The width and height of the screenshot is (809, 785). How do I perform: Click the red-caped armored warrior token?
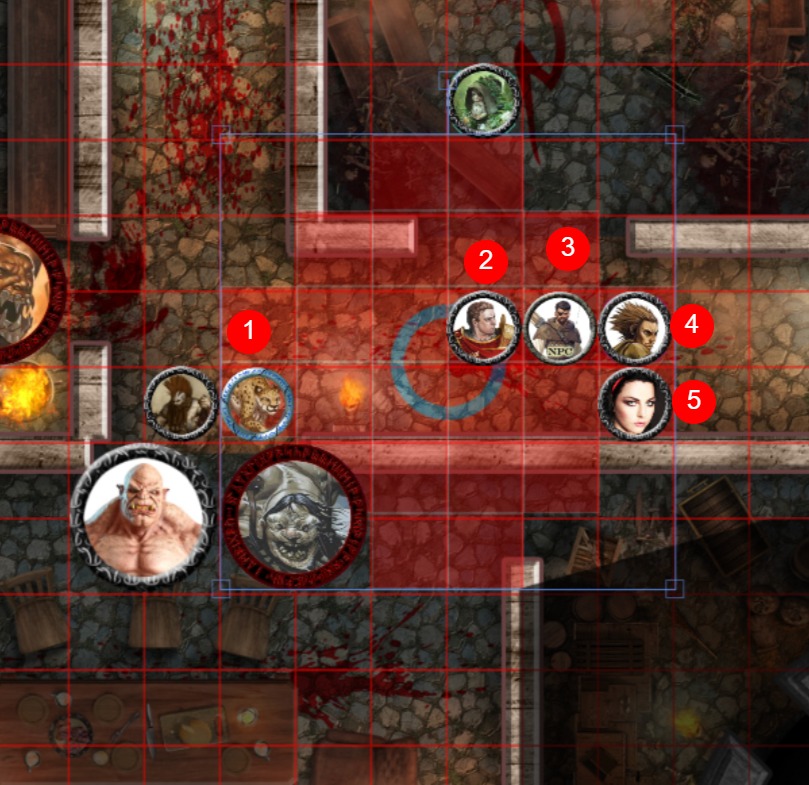pyautogui.click(x=484, y=328)
